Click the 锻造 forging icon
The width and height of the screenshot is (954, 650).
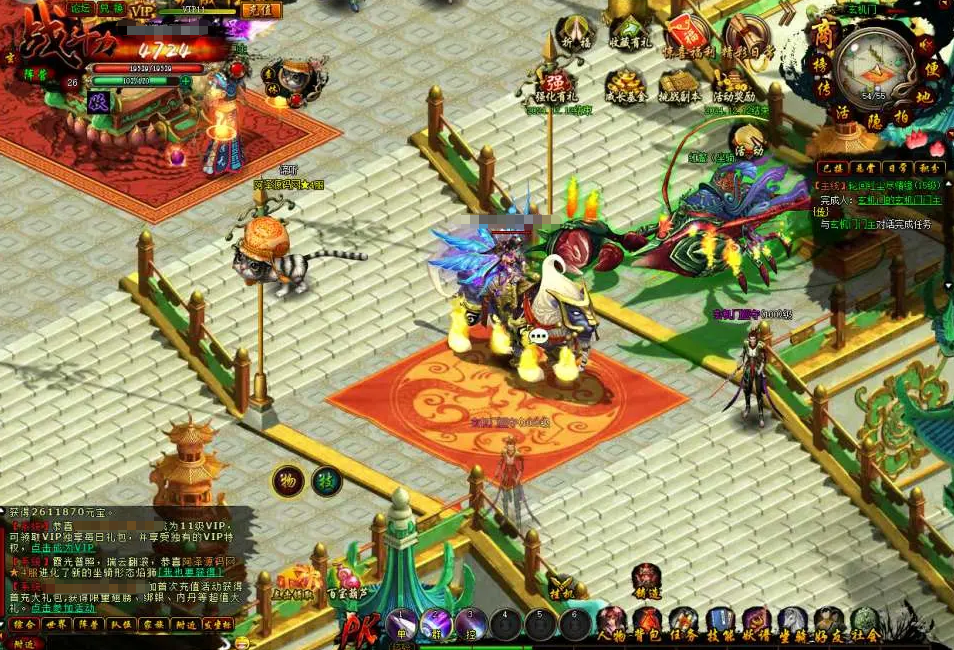point(646,580)
